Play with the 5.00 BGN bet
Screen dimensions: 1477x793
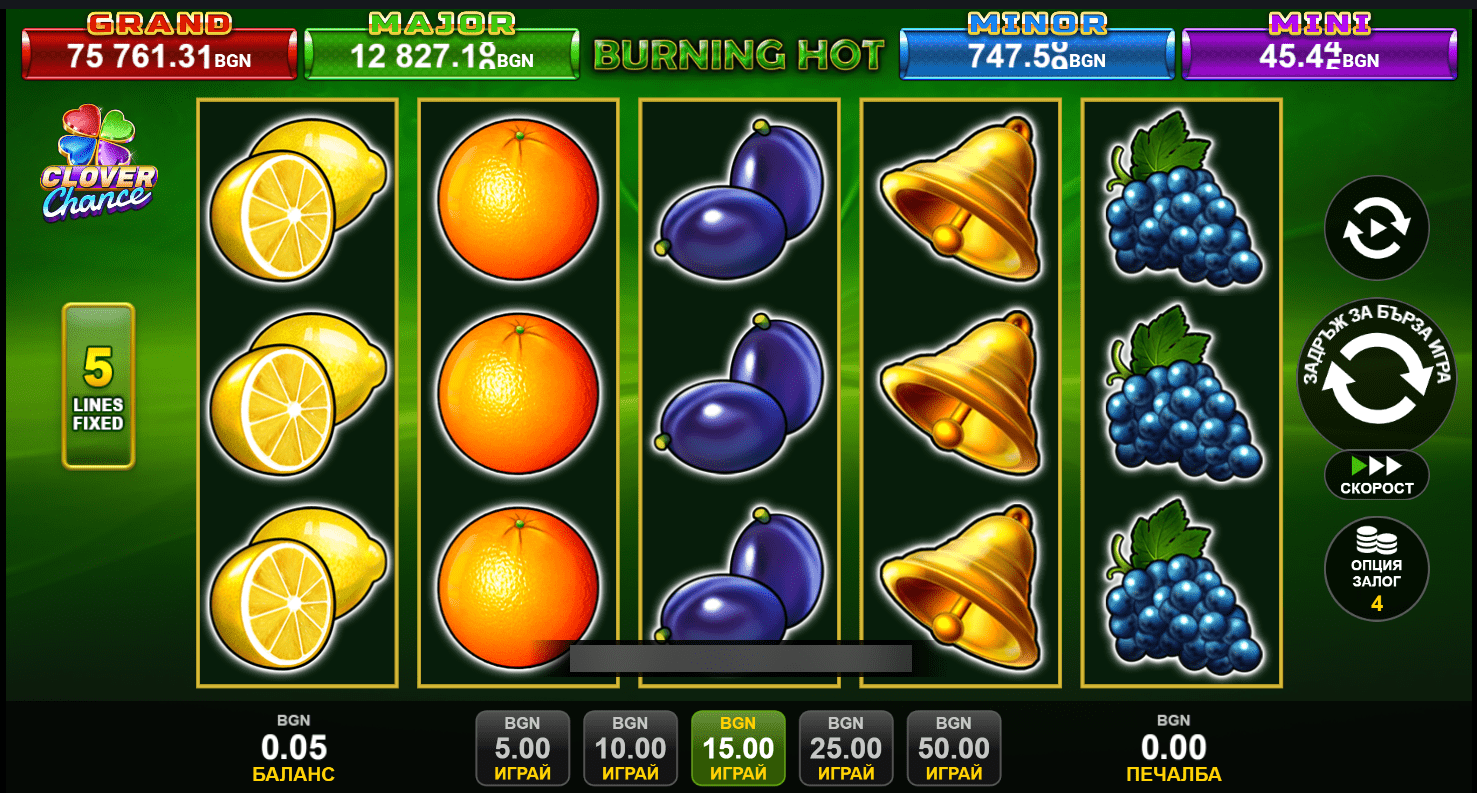522,748
